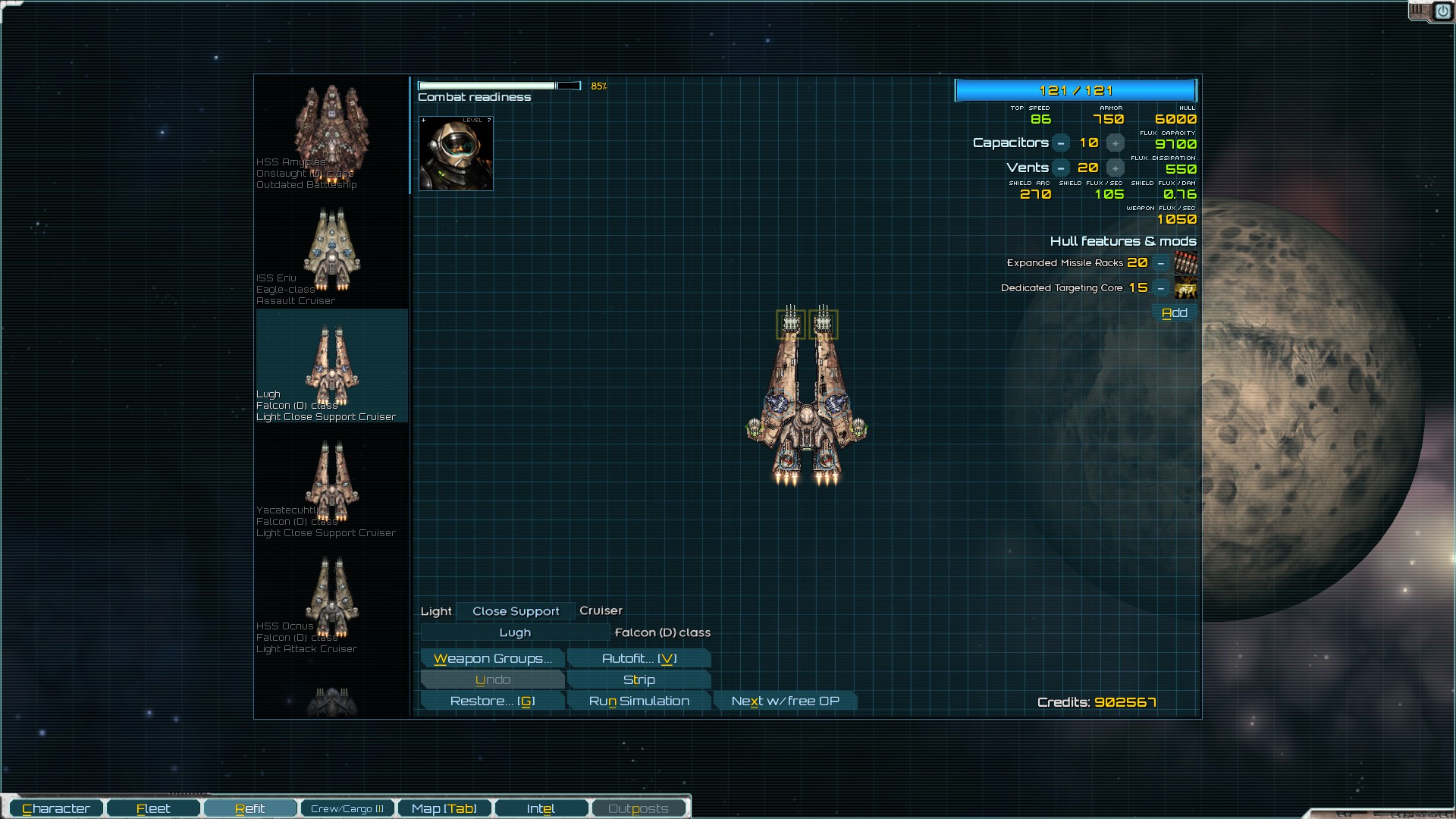Go to next ship with free OP
Viewport: 1456px width, 819px height.
click(785, 701)
